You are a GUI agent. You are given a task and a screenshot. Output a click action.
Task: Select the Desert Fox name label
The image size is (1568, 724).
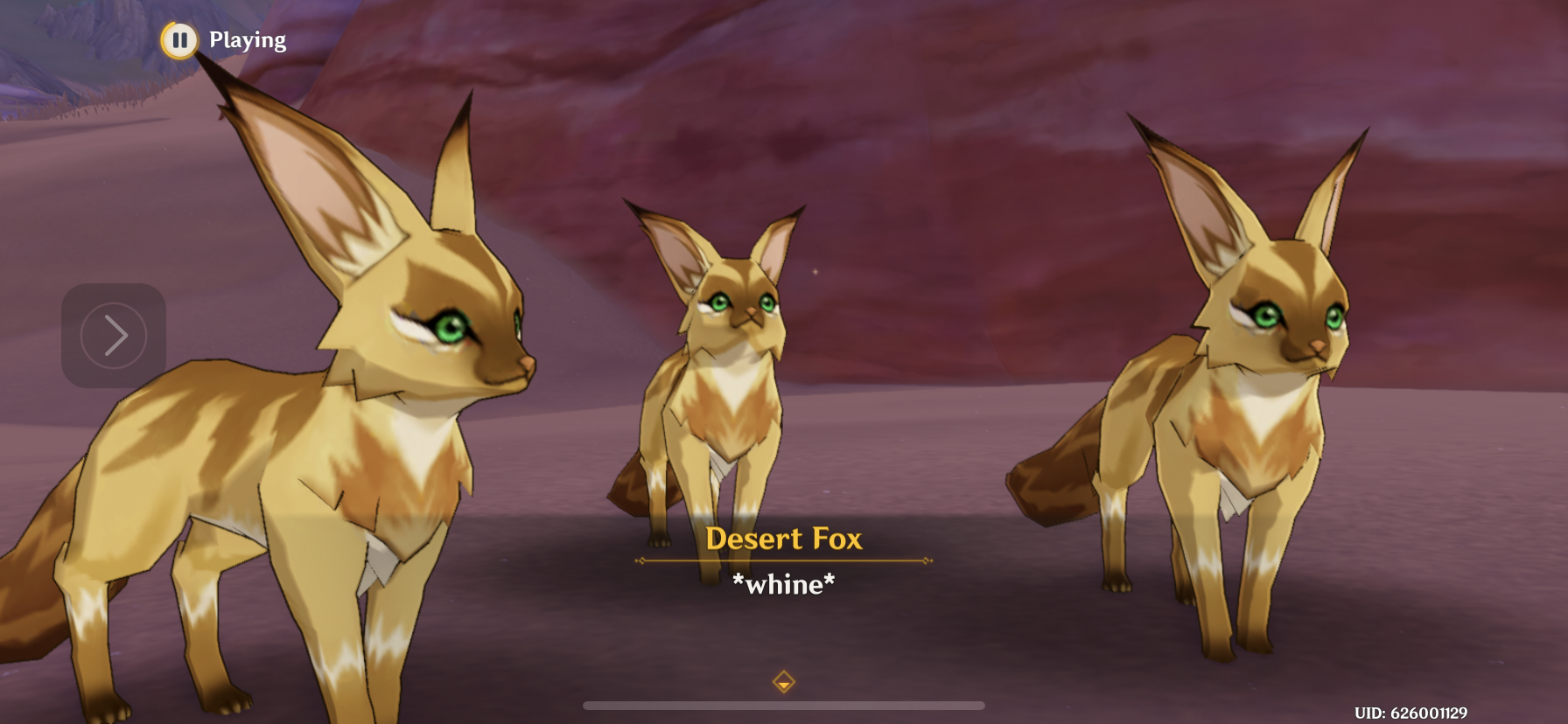(784, 539)
